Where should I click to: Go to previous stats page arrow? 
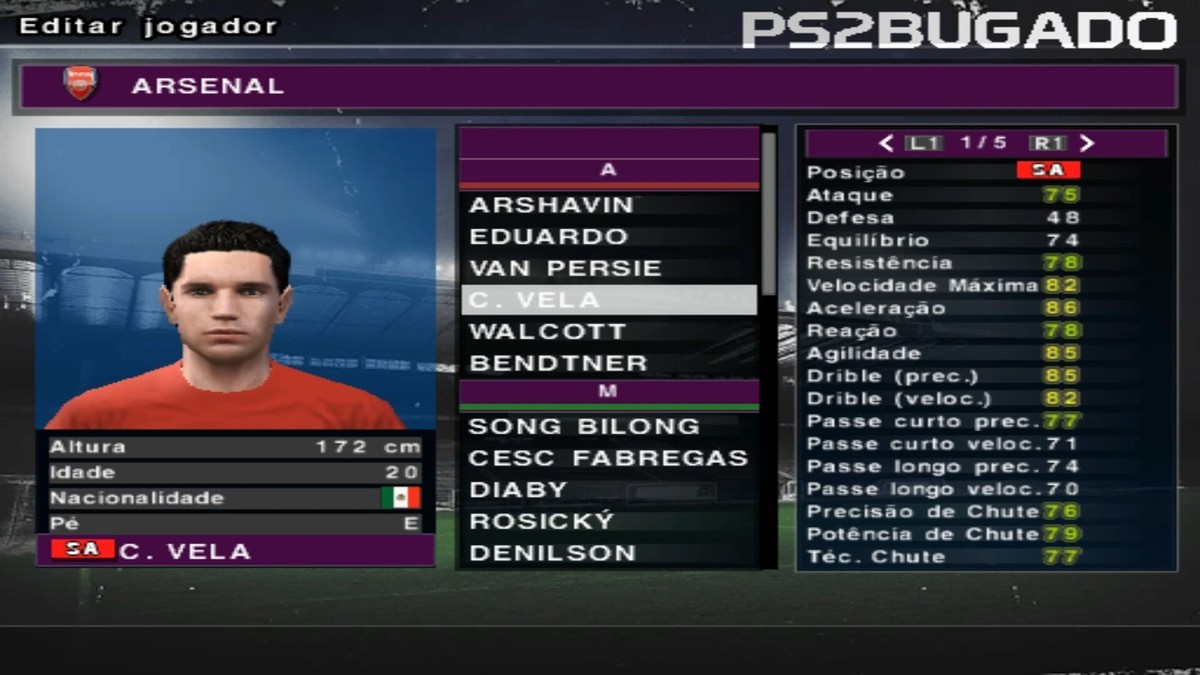(885, 143)
